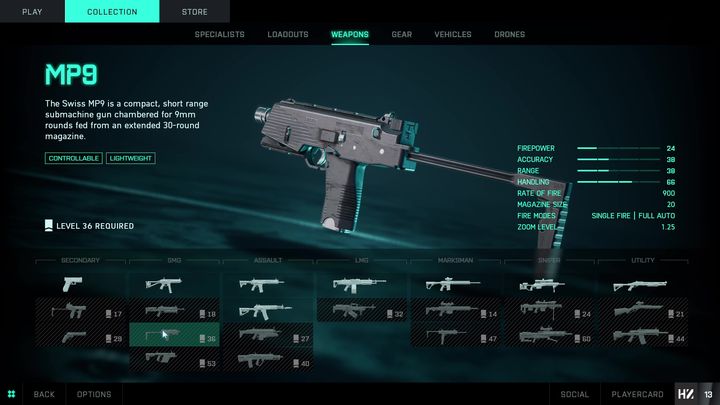Open the Drones section
Image resolution: width=720 pixels, height=405 pixels.
[509, 34]
